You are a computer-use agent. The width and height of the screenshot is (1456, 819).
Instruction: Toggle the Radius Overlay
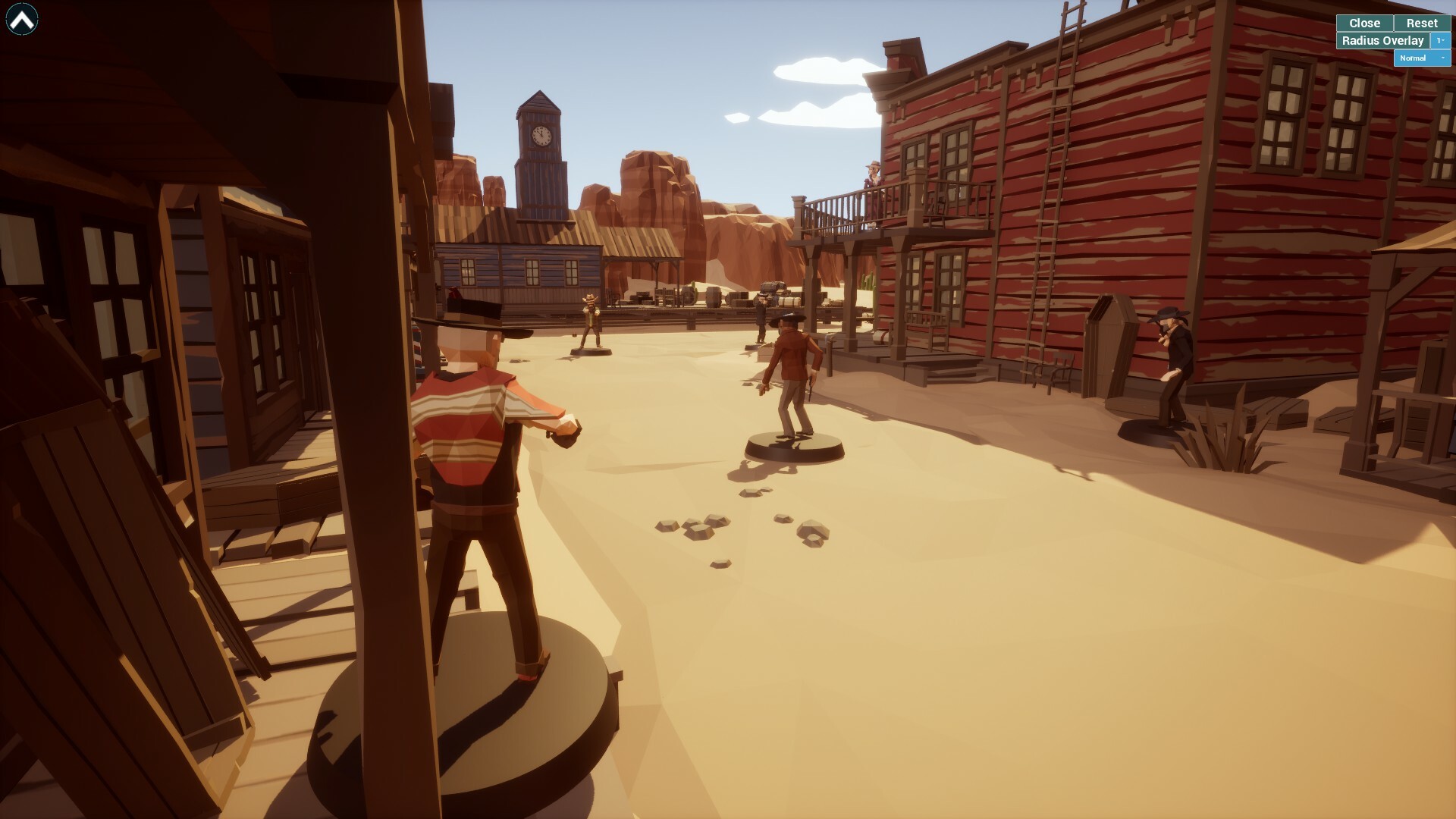(x=1382, y=40)
